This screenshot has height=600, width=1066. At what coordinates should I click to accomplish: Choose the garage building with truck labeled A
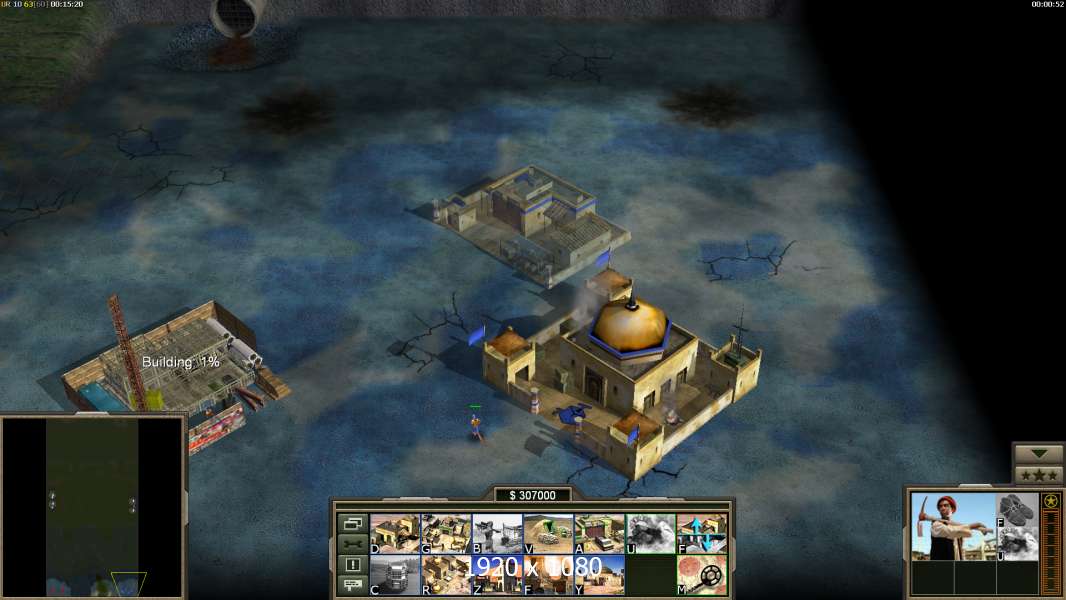599,533
